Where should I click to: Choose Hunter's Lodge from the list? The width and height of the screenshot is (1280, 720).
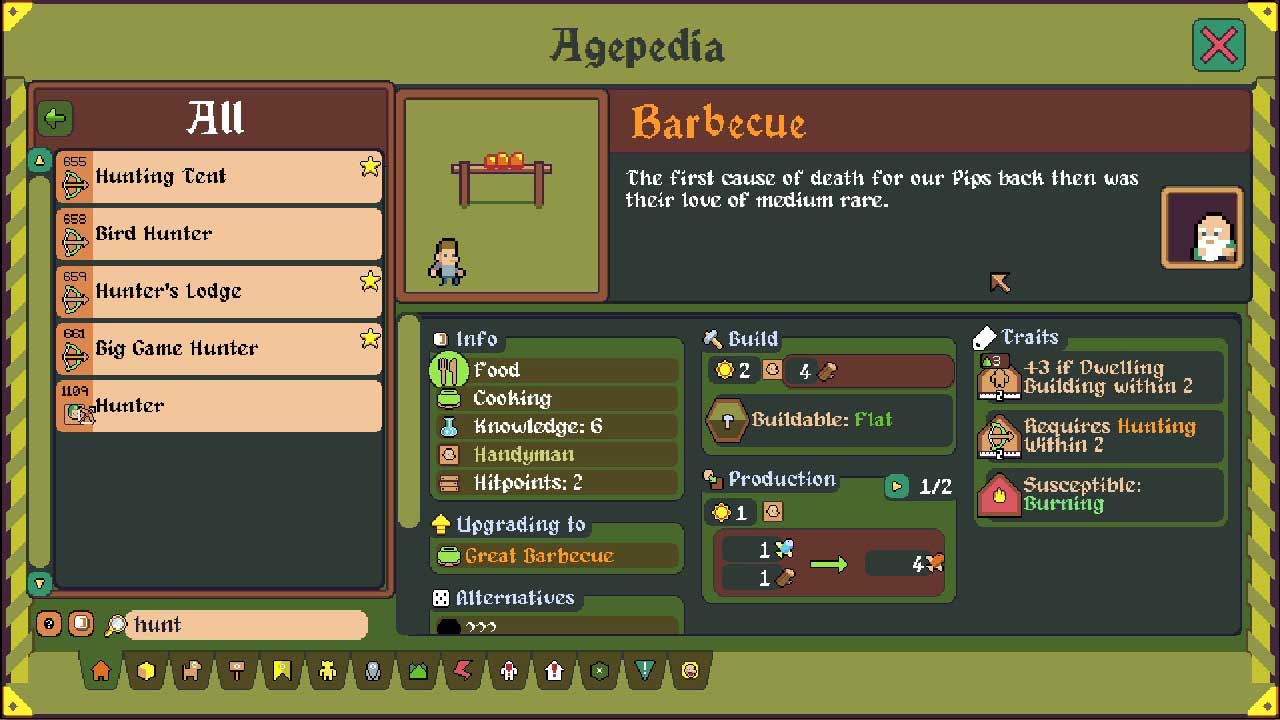pos(218,291)
